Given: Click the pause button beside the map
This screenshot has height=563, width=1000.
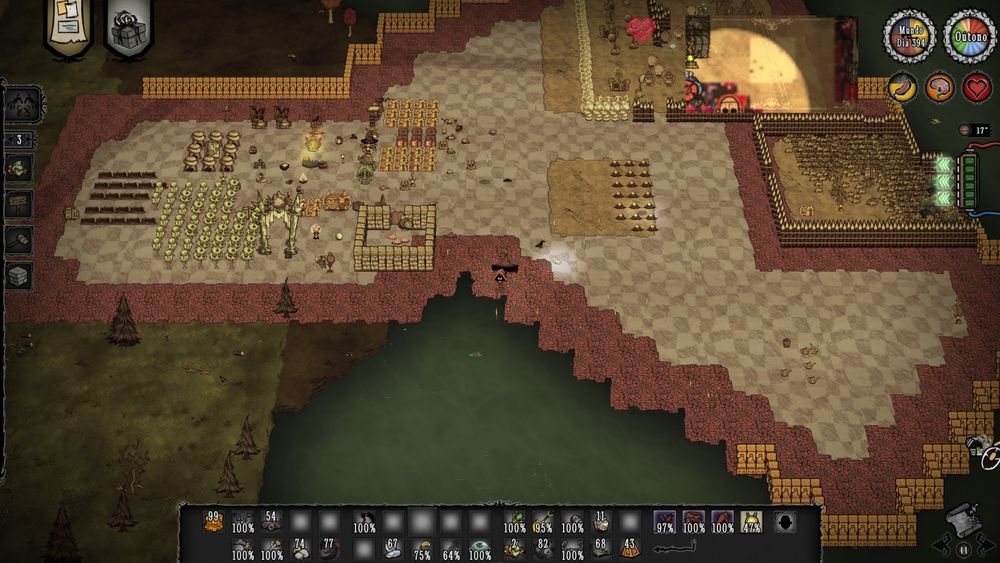Looking at the screenshot, I should [x=964, y=549].
